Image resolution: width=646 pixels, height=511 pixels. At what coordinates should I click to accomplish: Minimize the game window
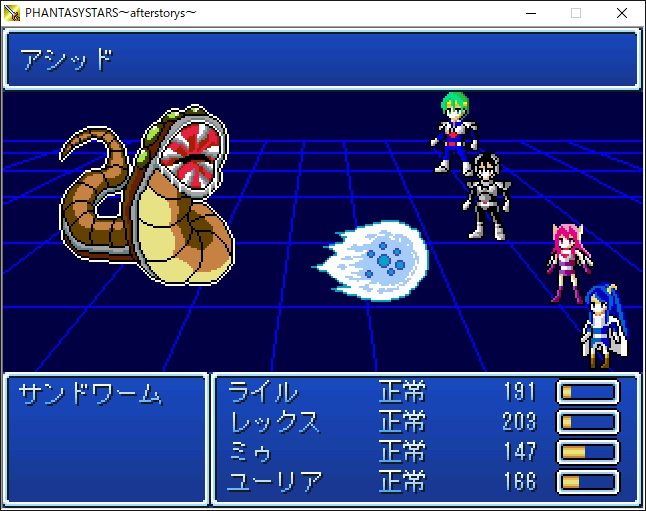(529, 13)
